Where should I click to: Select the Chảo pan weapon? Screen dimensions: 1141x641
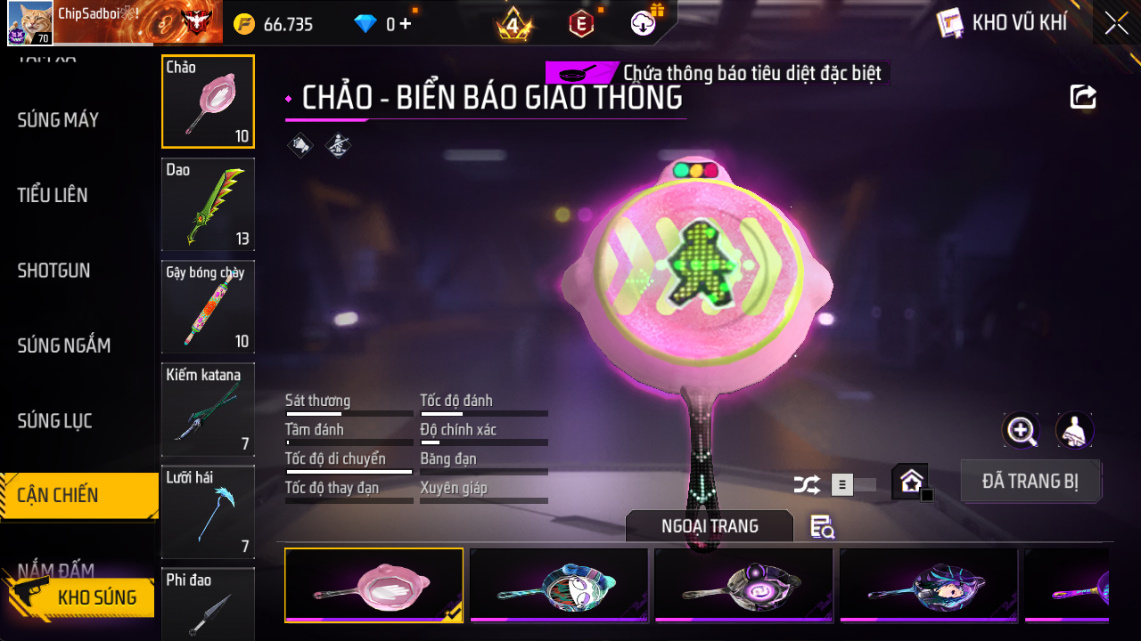(208, 101)
